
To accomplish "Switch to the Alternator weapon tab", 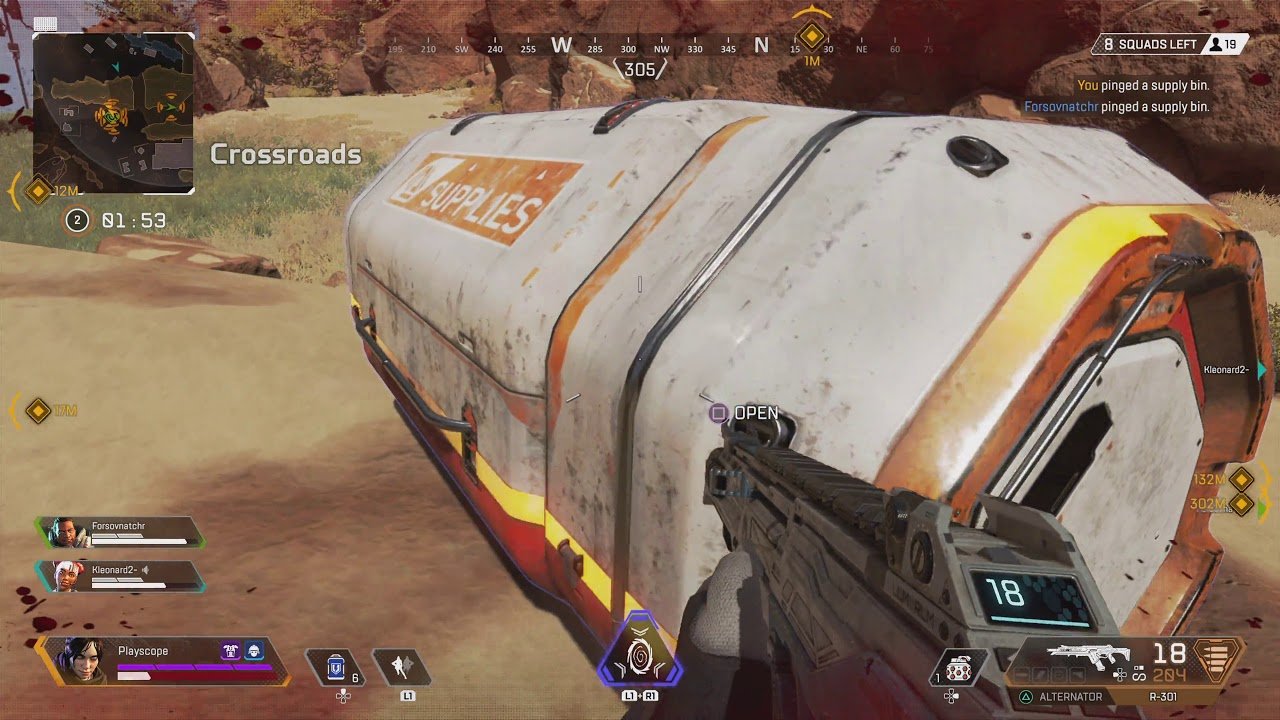I will click(1068, 697).
